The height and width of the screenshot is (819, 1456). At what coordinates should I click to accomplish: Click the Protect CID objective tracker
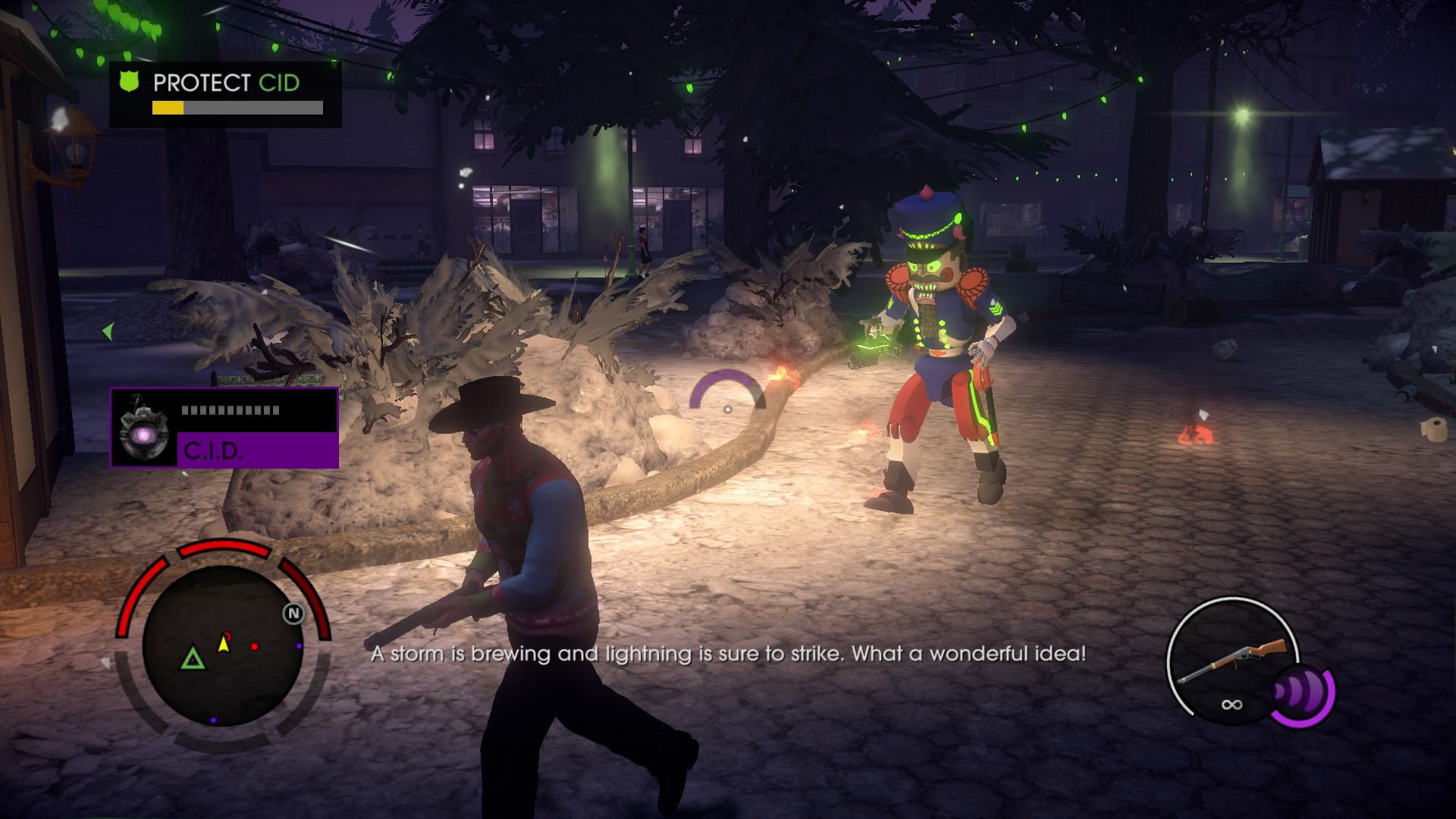pyautogui.click(x=225, y=94)
